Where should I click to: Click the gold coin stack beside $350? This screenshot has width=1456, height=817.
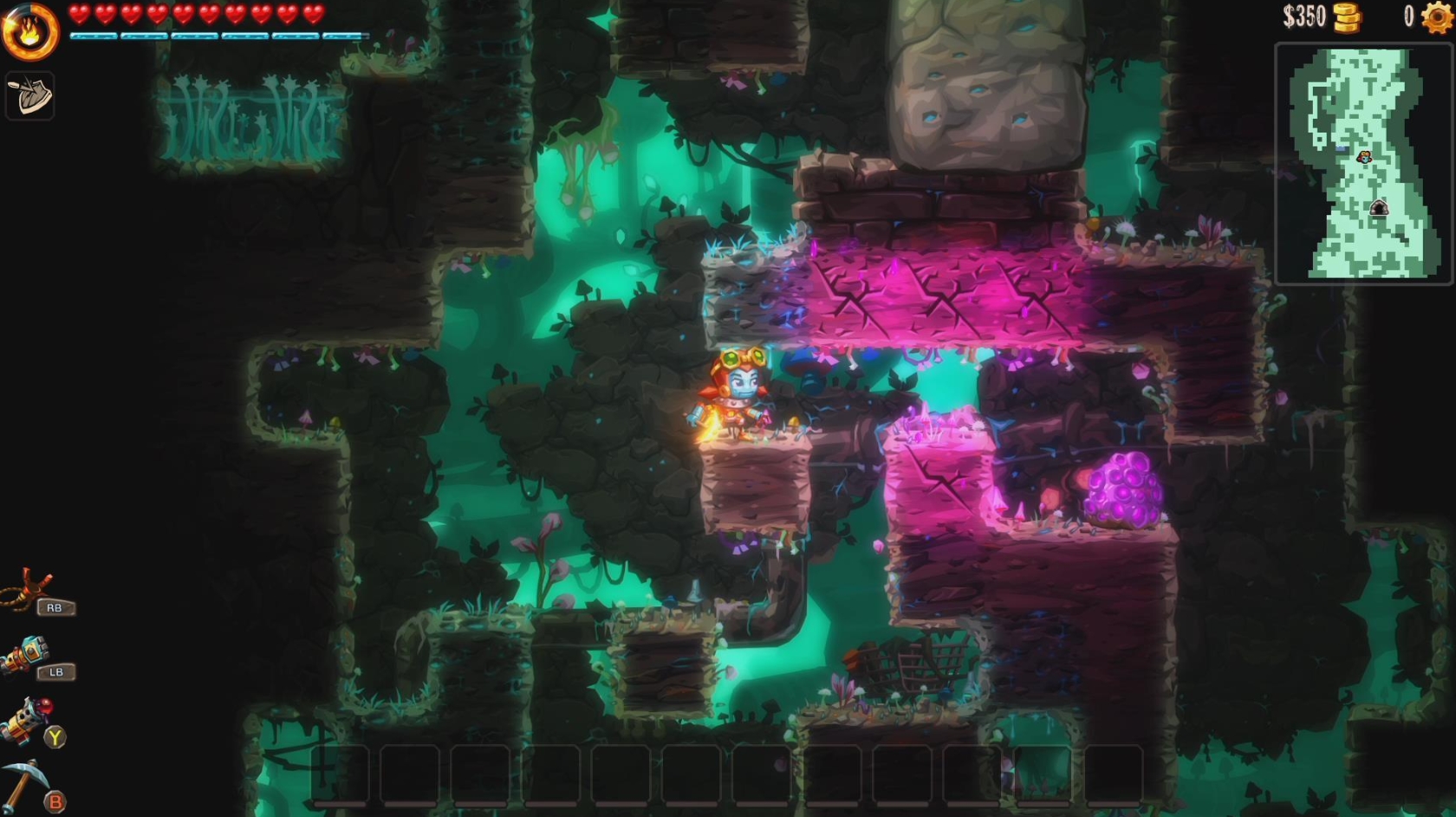tap(1346, 17)
